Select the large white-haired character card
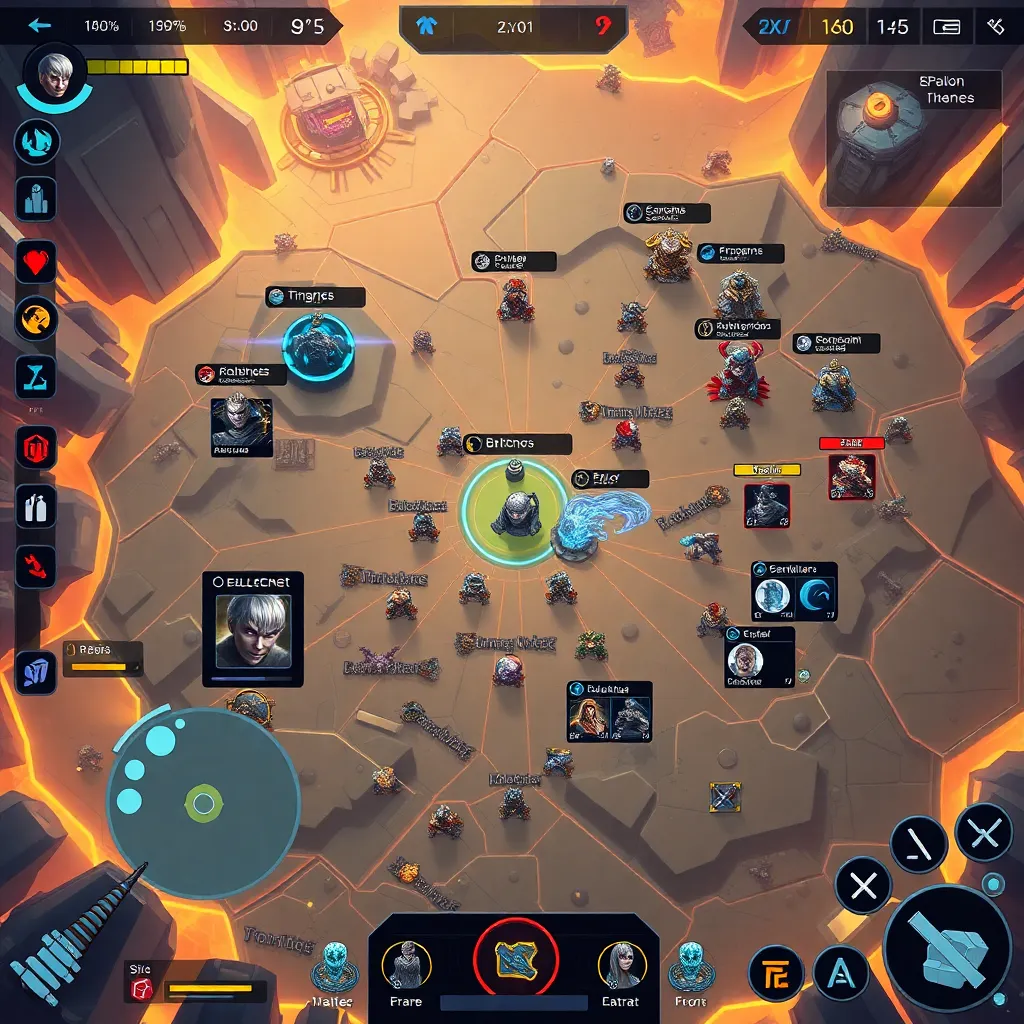This screenshot has height=1024, width=1024. tap(253, 629)
